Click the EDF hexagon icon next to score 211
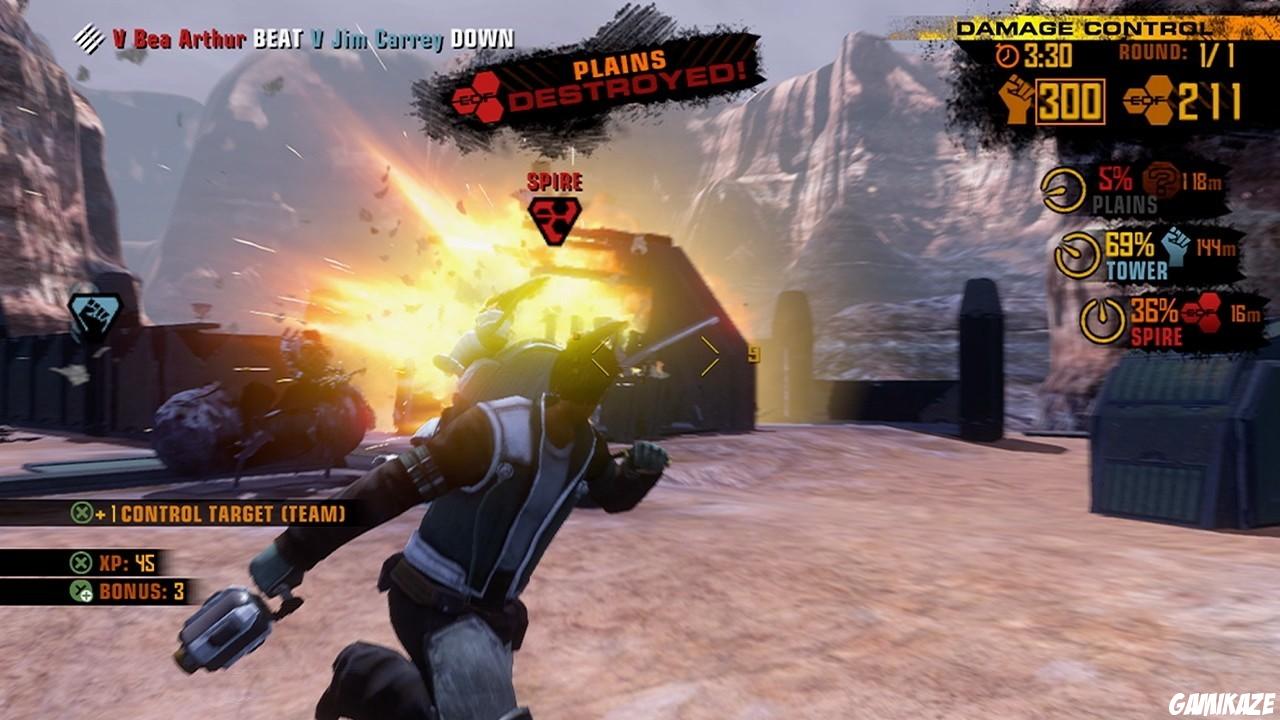Image resolution: width=1280 pixels, height=720 pixels. pos(1150,99)
